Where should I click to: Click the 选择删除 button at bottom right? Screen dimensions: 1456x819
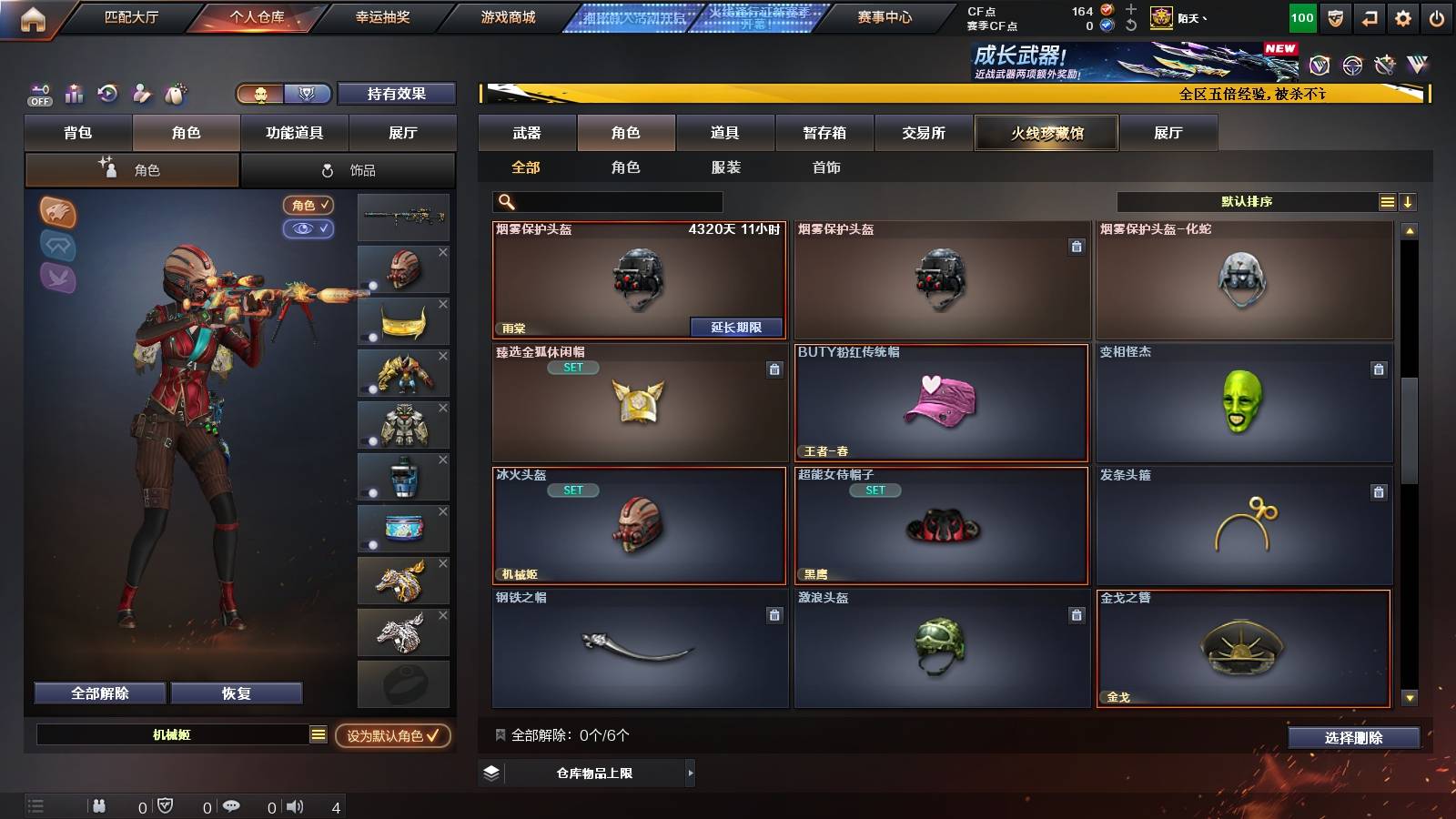(x=1353, y=738)
